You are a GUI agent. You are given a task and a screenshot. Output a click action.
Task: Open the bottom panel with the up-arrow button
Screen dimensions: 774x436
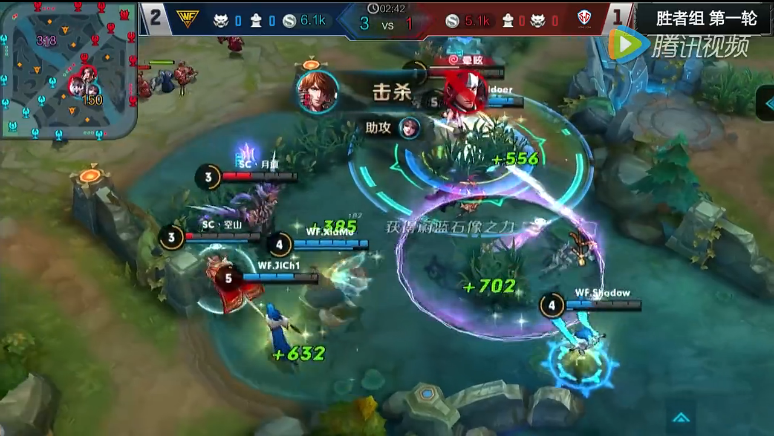click(682, 418)
